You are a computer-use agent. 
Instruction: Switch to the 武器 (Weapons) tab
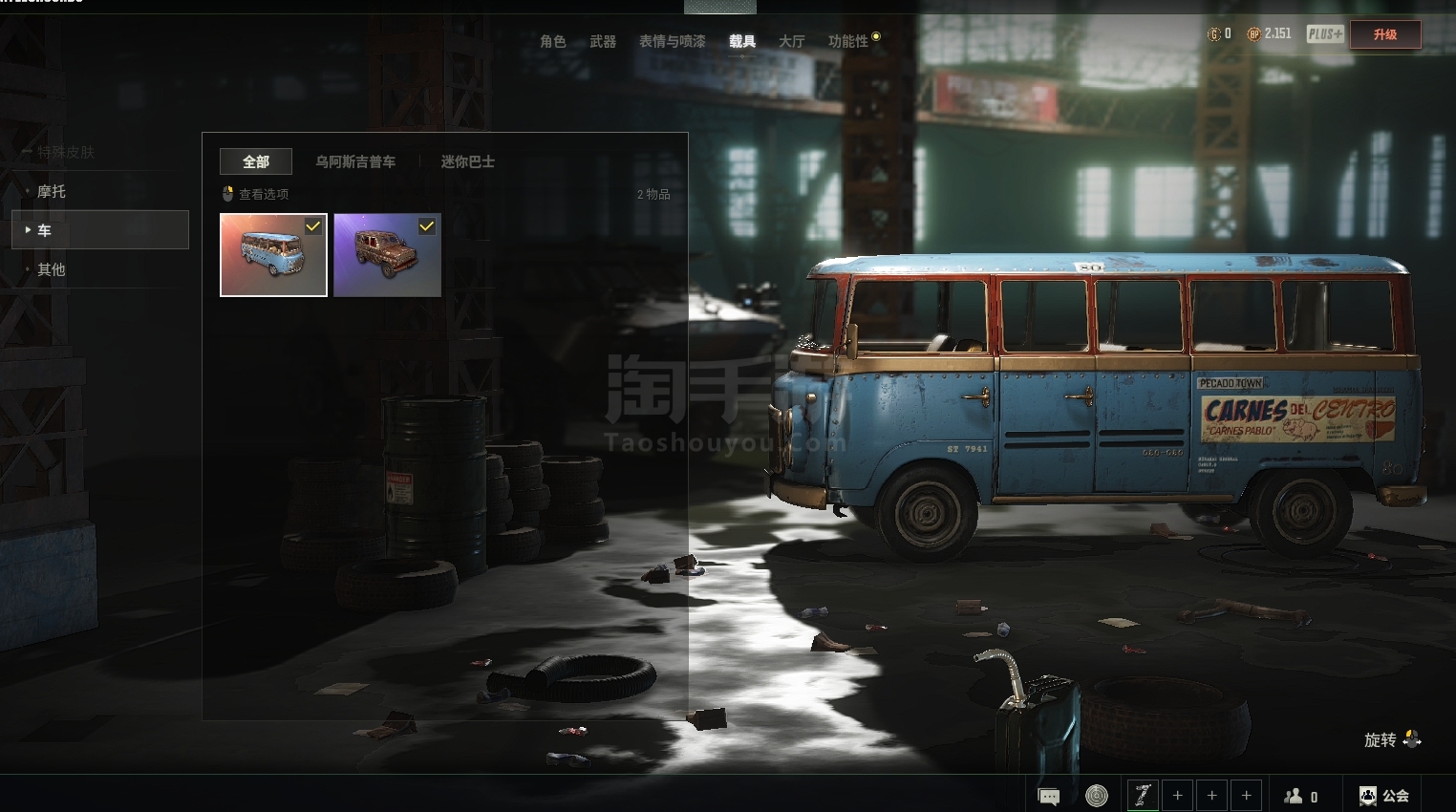[603, 41]
